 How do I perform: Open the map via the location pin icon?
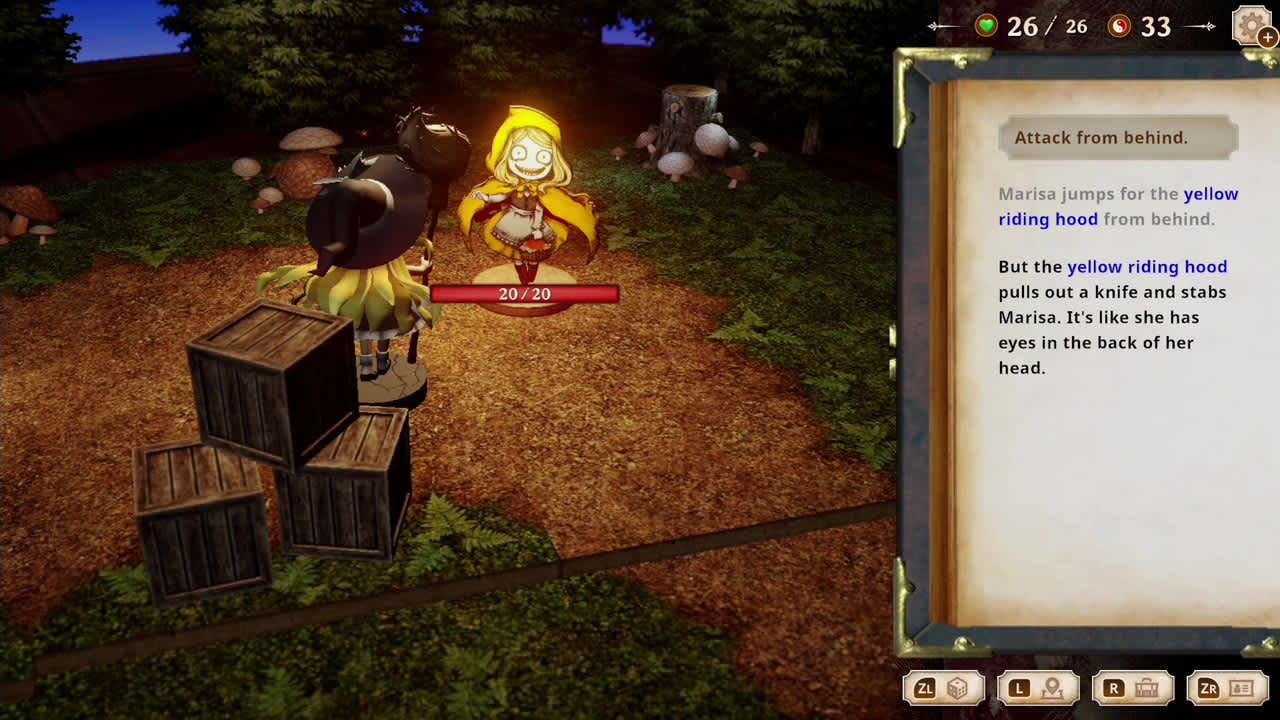point(1038,688)
